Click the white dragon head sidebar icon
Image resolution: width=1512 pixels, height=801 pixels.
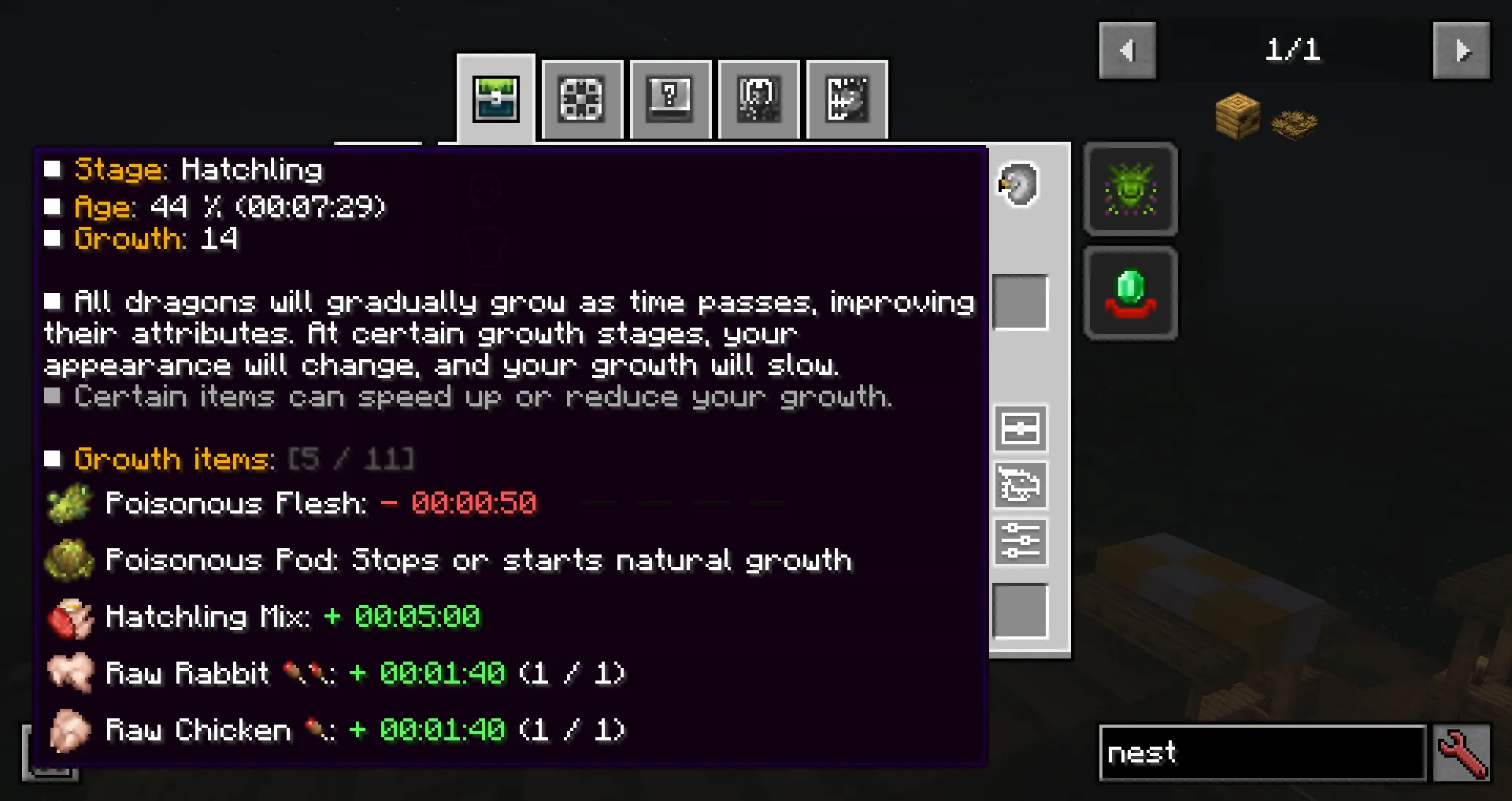[1018, 183]
